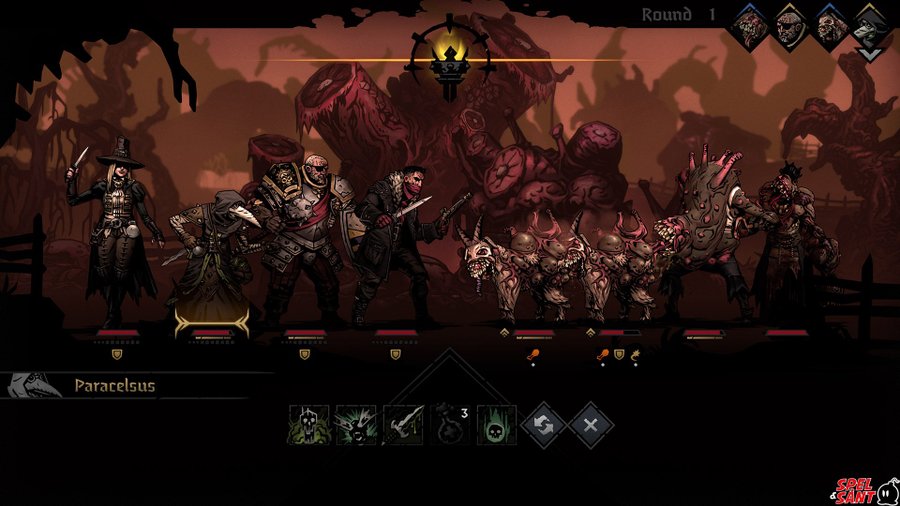
Task: Pass the turn with the X button
Action: click(x=591, y=425)
